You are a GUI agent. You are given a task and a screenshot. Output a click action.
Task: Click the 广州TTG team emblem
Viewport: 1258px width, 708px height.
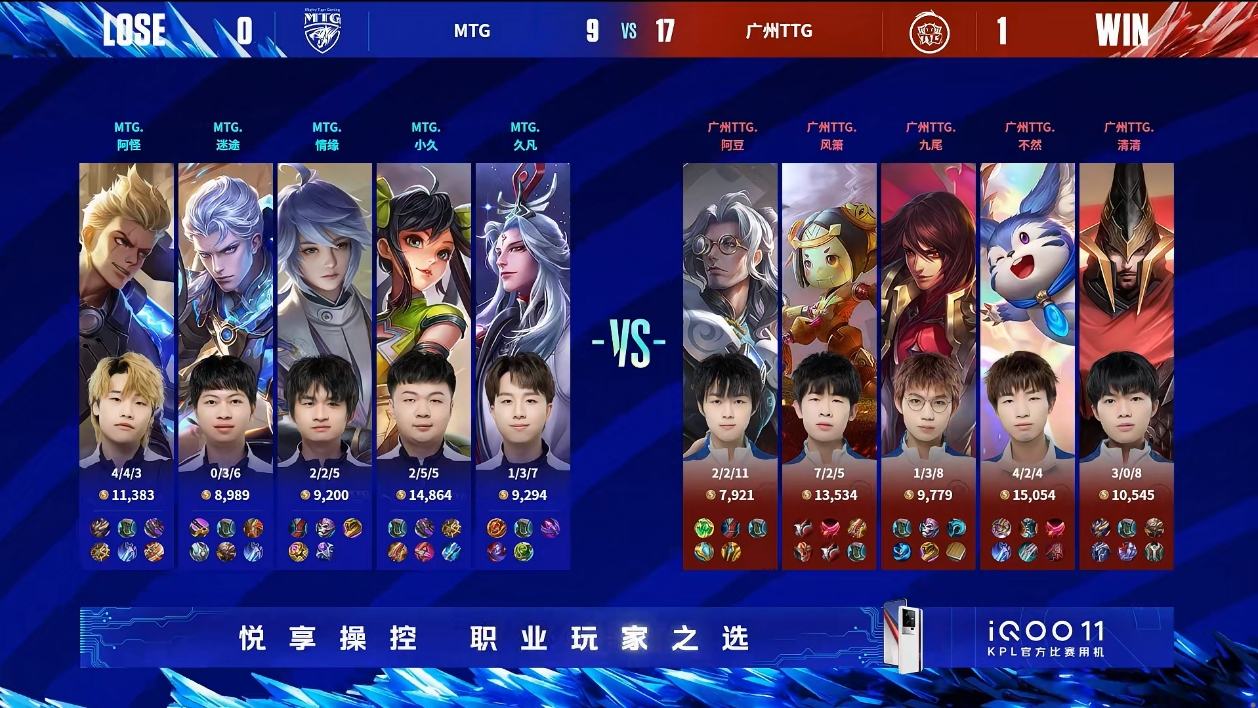929,32
